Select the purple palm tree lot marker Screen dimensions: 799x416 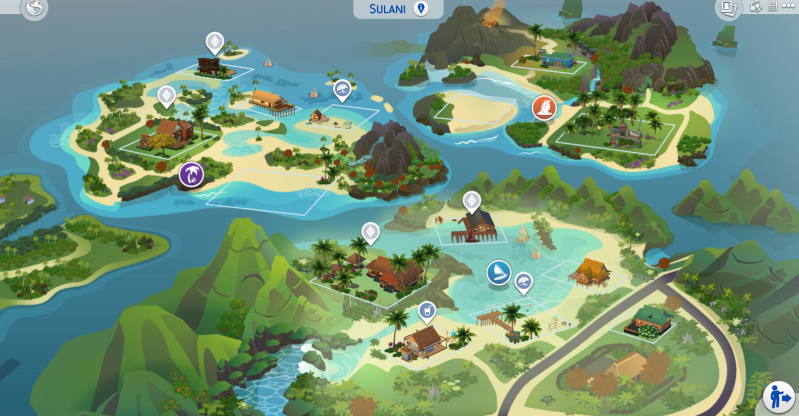pos(191,176)
